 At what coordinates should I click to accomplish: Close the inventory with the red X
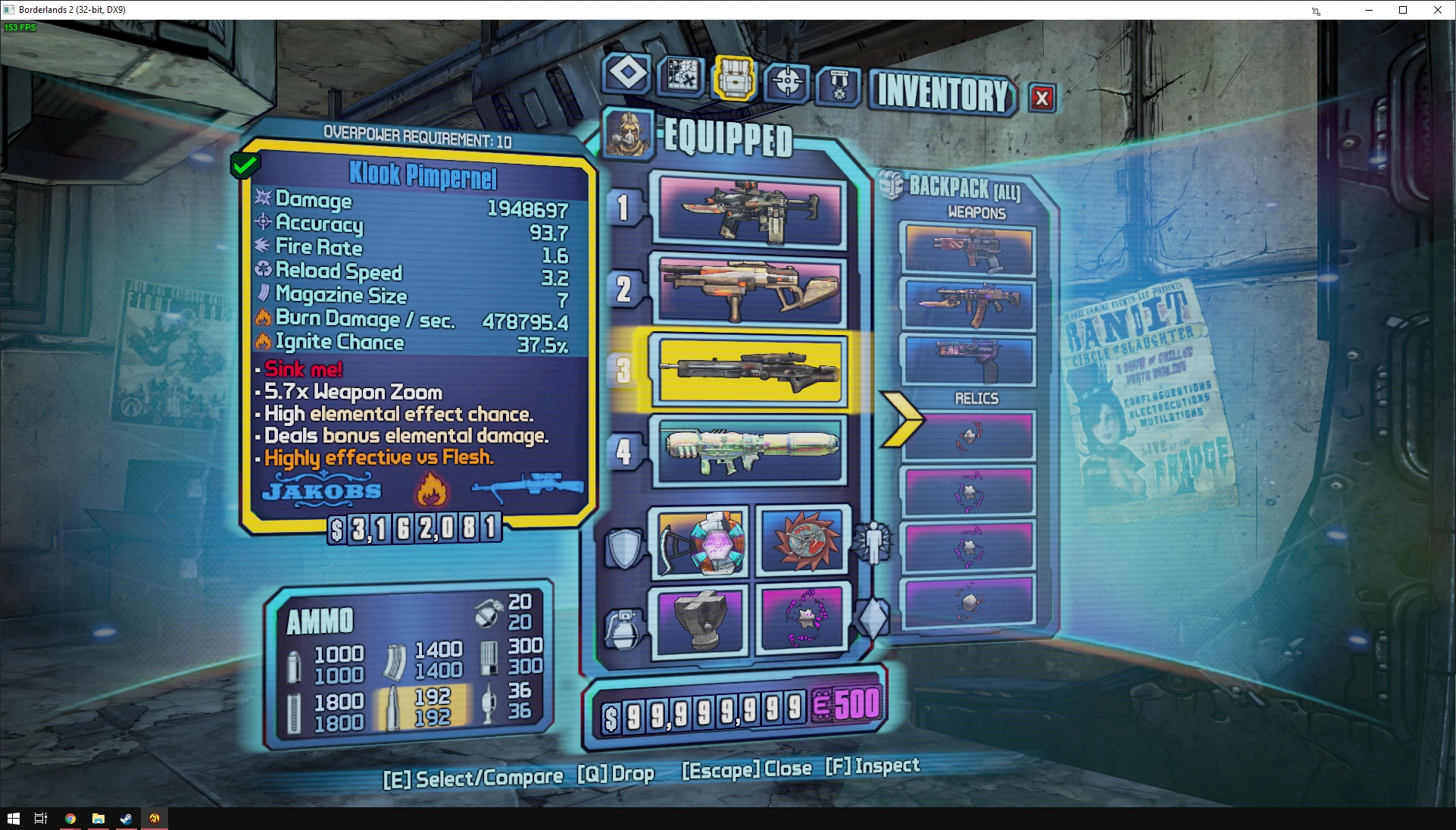point(1042,98)
